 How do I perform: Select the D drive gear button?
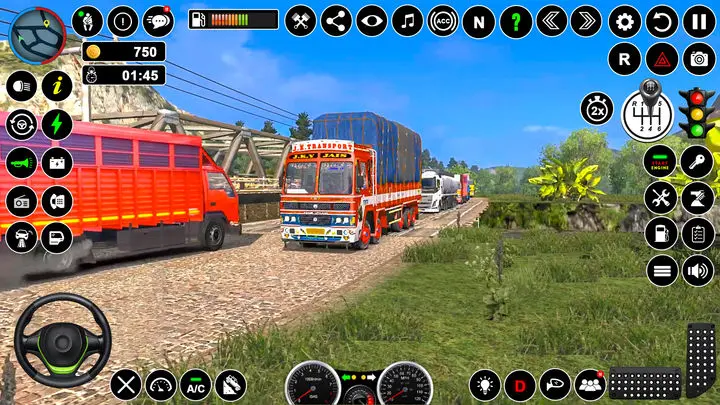point(520,385)
